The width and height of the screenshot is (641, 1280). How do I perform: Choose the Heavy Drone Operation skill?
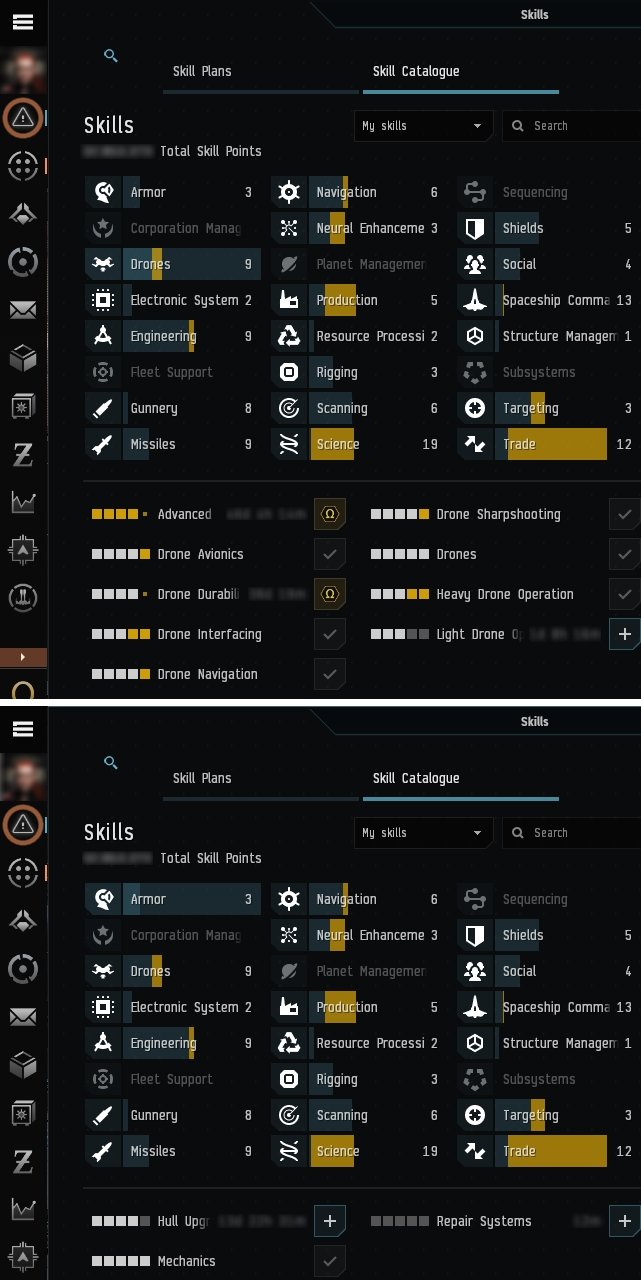504,595
